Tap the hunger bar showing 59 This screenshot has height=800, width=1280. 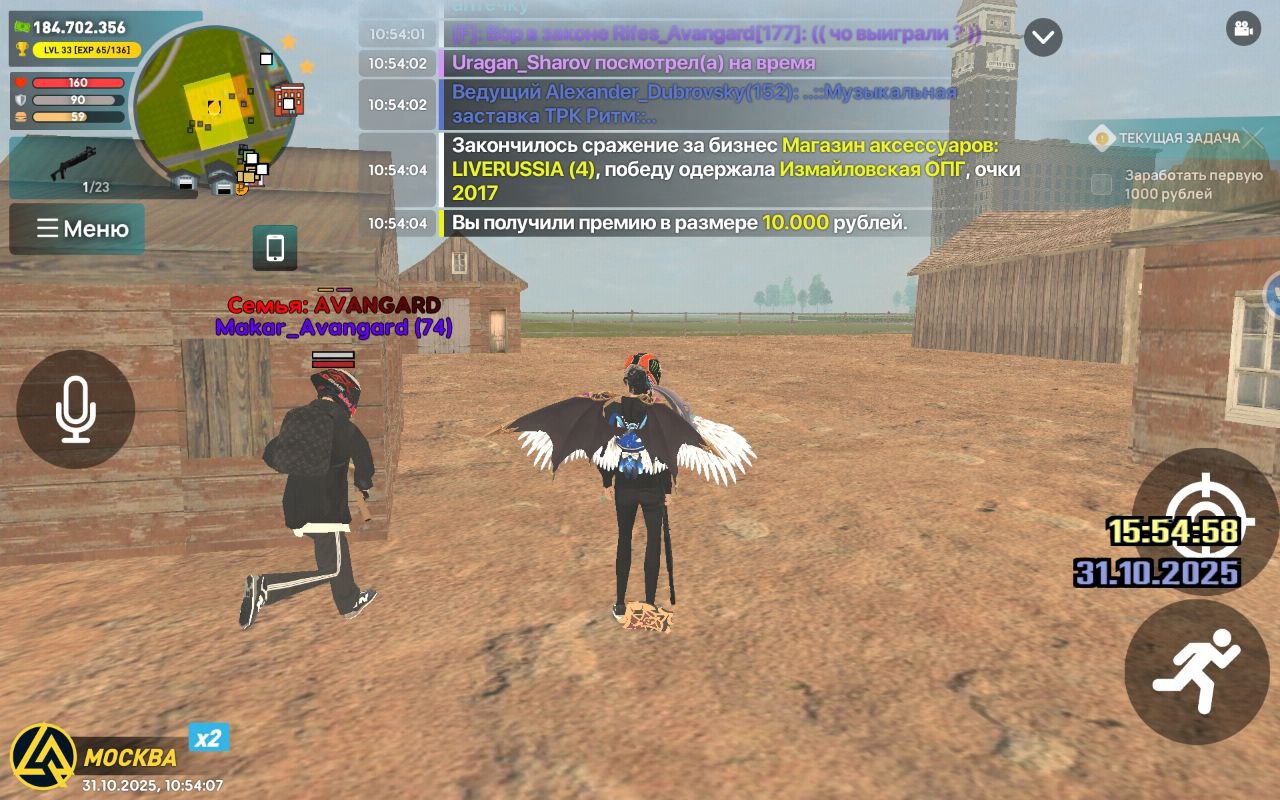click(x=76, y=117)
